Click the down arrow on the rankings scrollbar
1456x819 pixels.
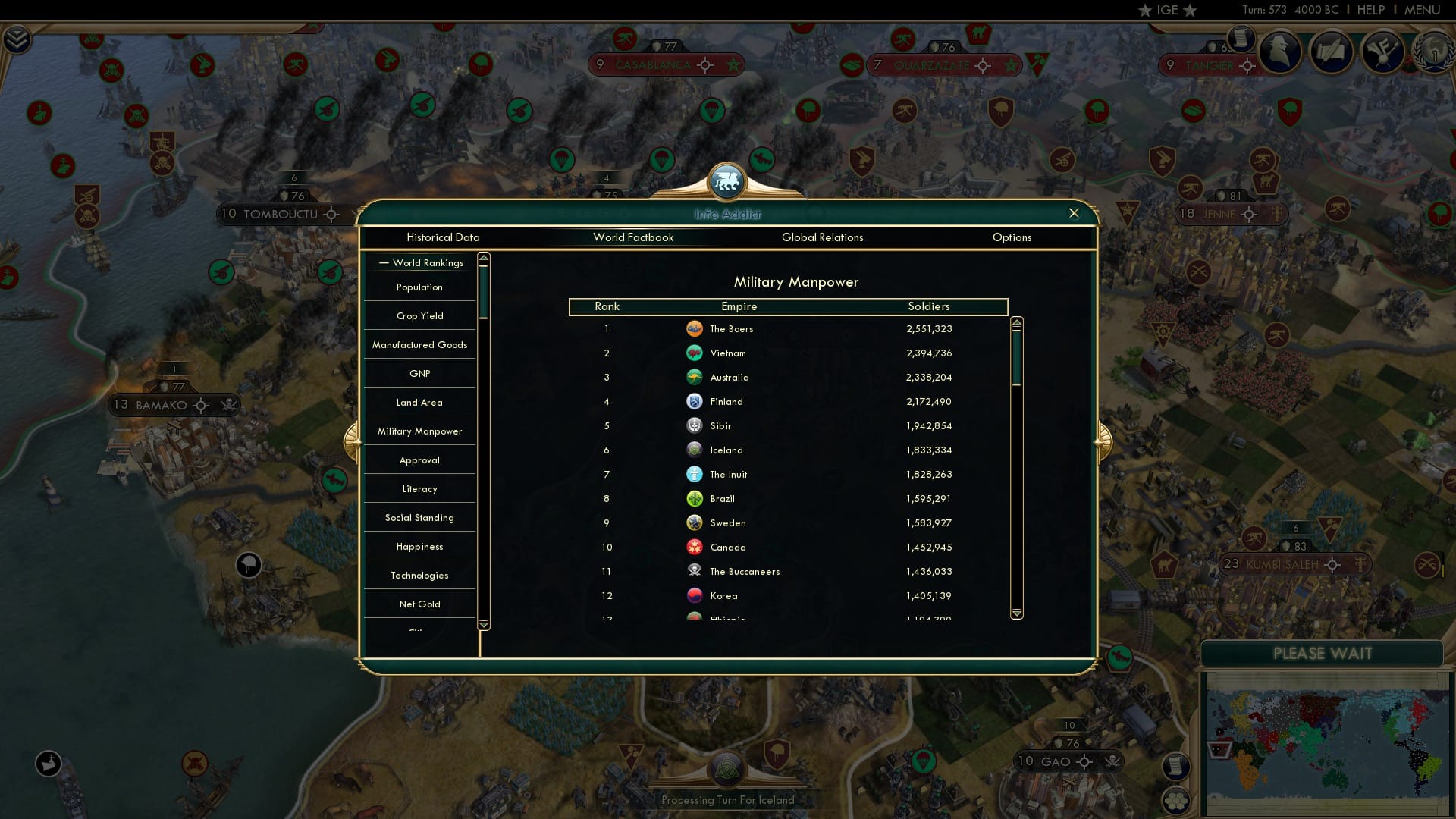[x=1016, y=612]
